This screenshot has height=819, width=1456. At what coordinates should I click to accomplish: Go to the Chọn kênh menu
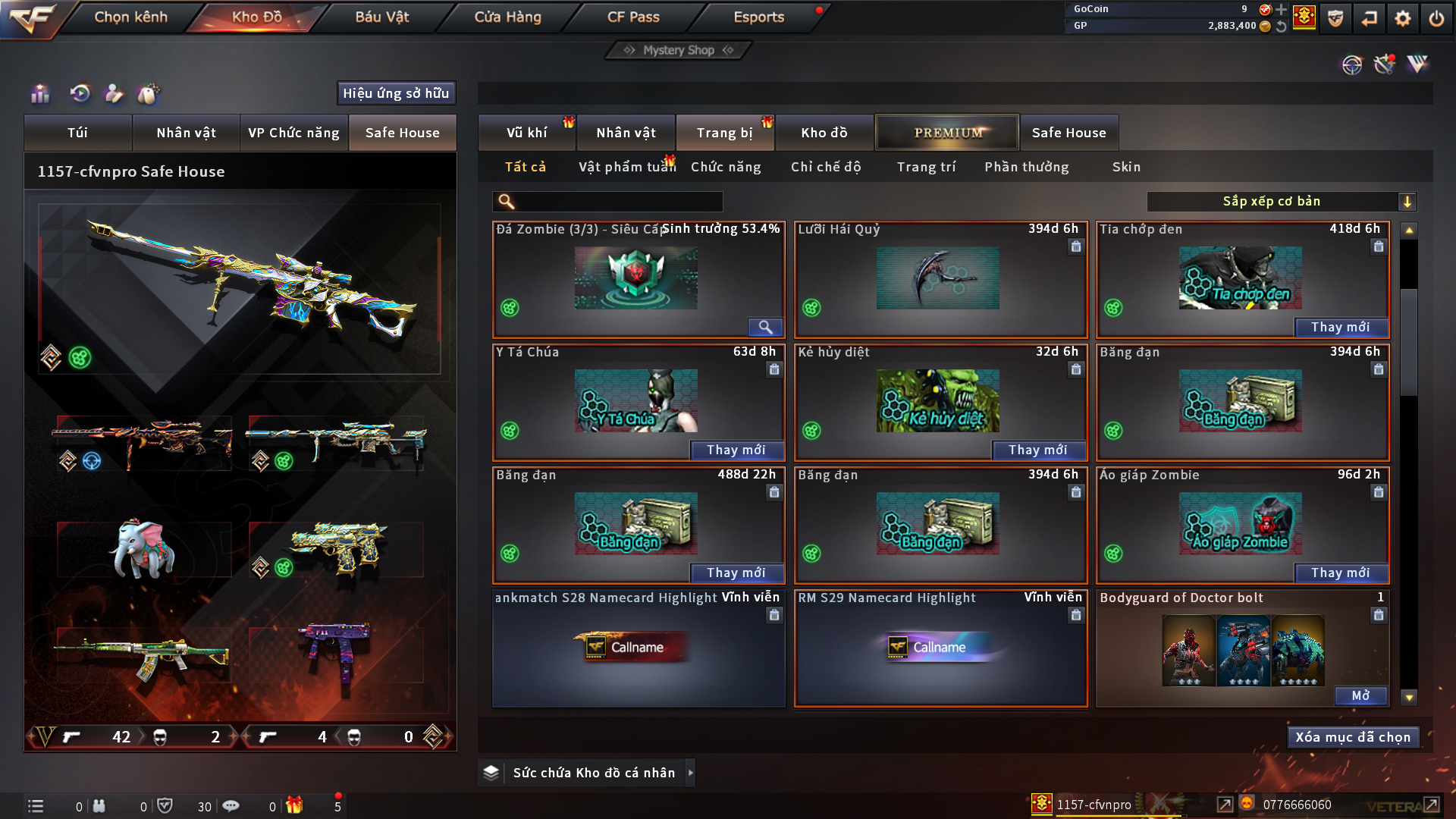pyautogui.click(x=130, y=17)
